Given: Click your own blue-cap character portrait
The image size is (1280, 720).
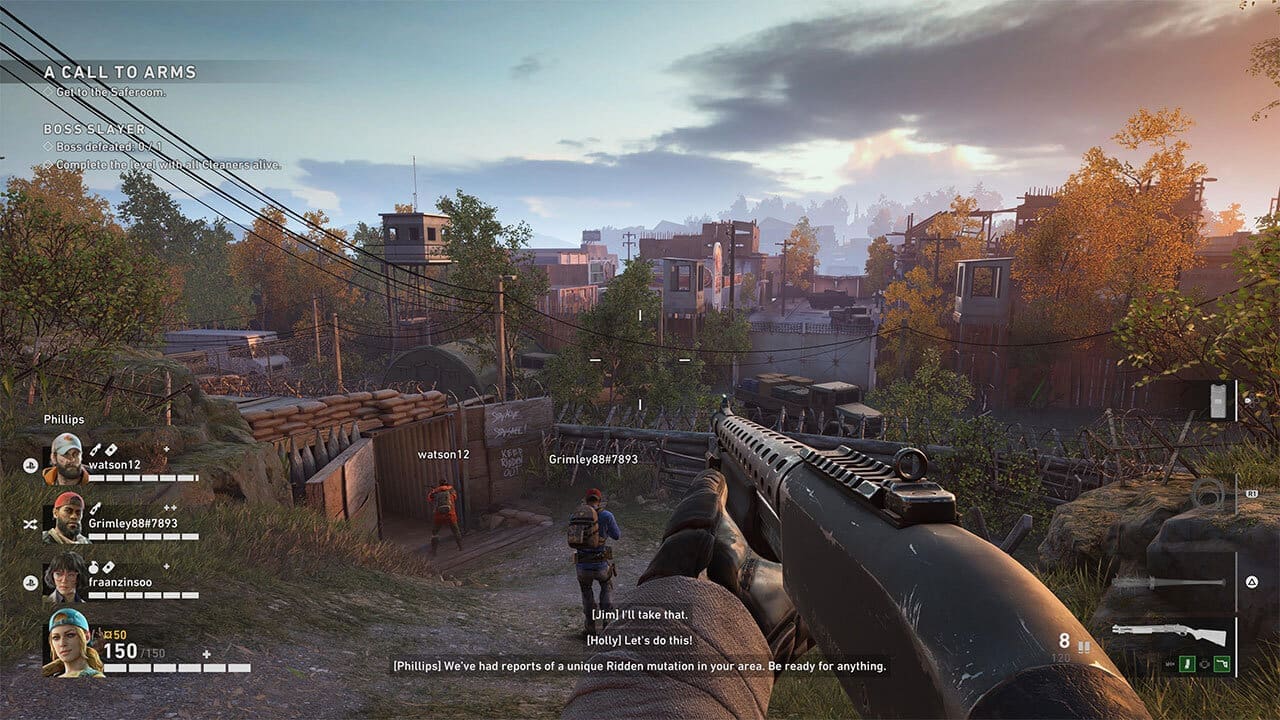Looking at the screenshot, I should (x=72, y=645).
